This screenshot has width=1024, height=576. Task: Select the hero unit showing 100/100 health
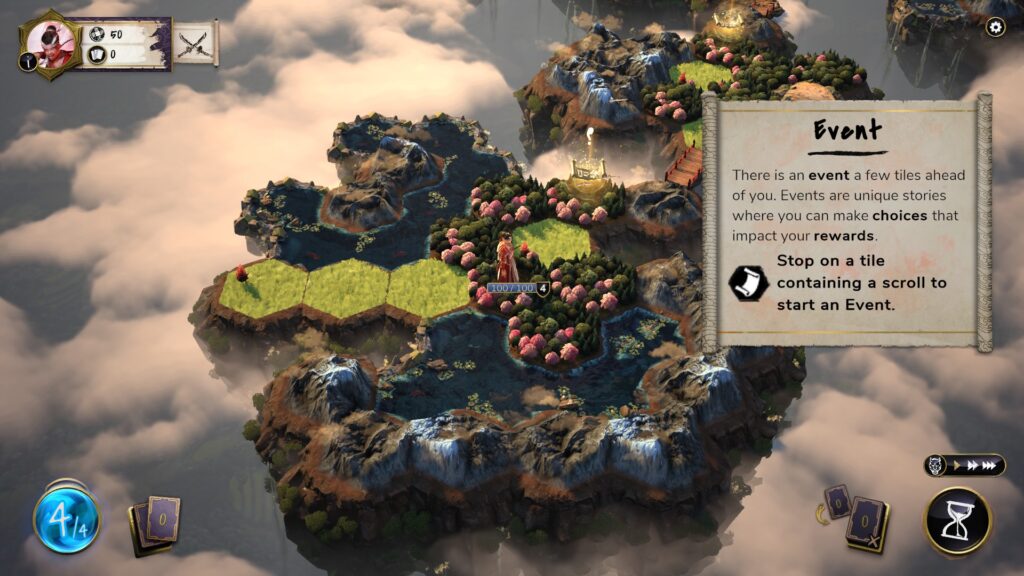click(507, 262)
